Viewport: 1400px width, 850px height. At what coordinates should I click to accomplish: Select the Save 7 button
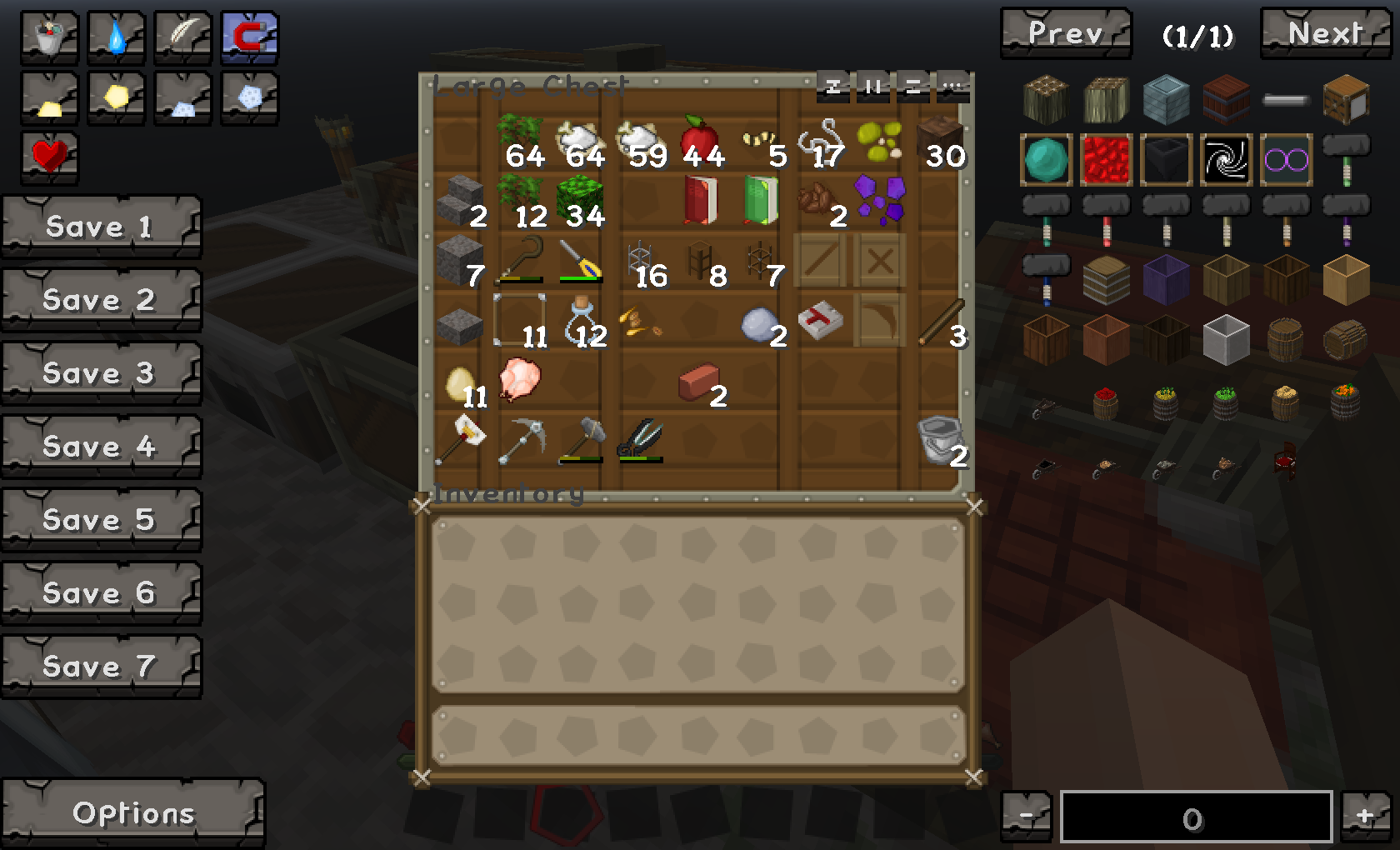[101, 667]
